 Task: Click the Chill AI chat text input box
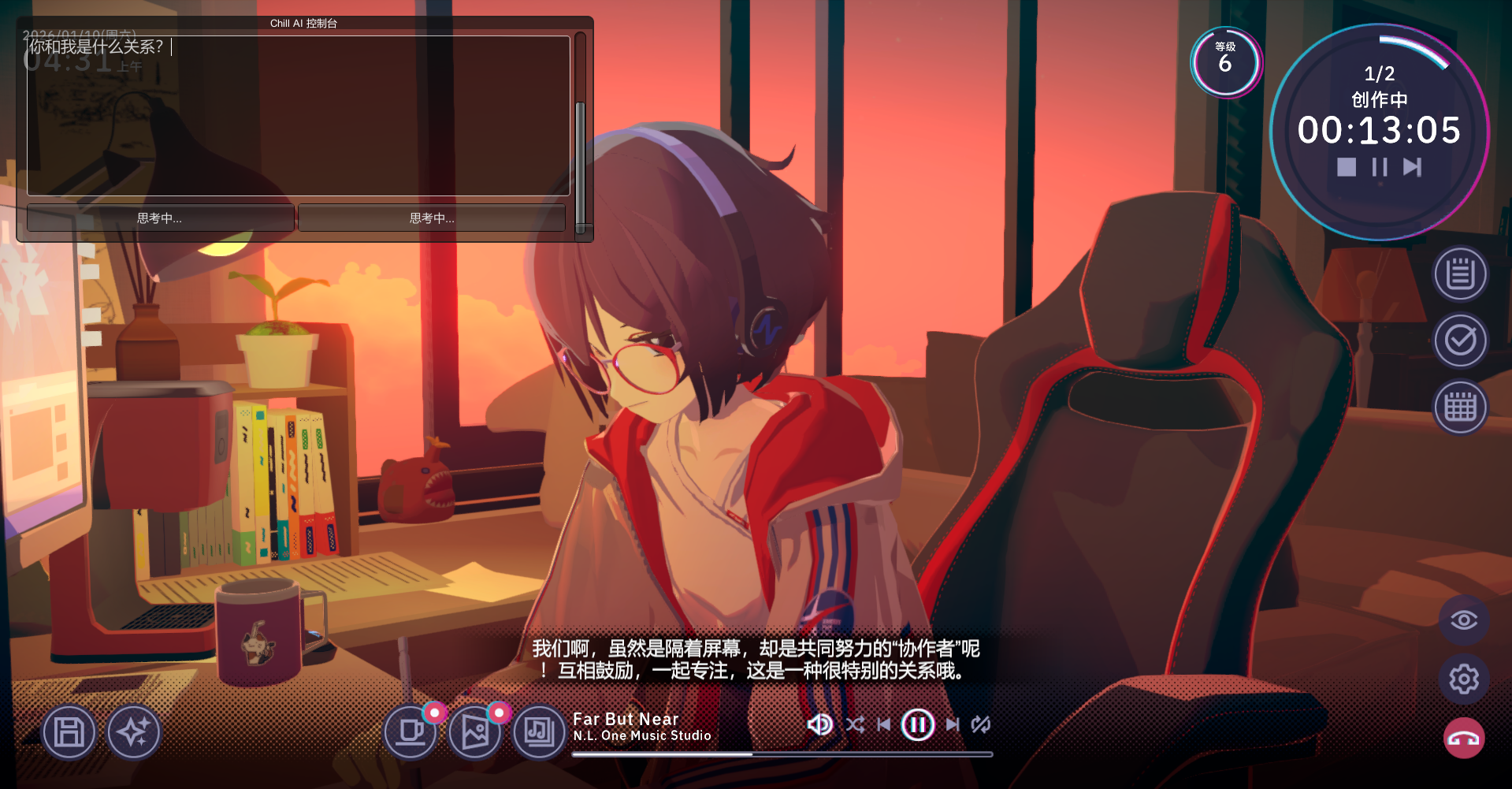pyautogui.click(x=298, y=115)
